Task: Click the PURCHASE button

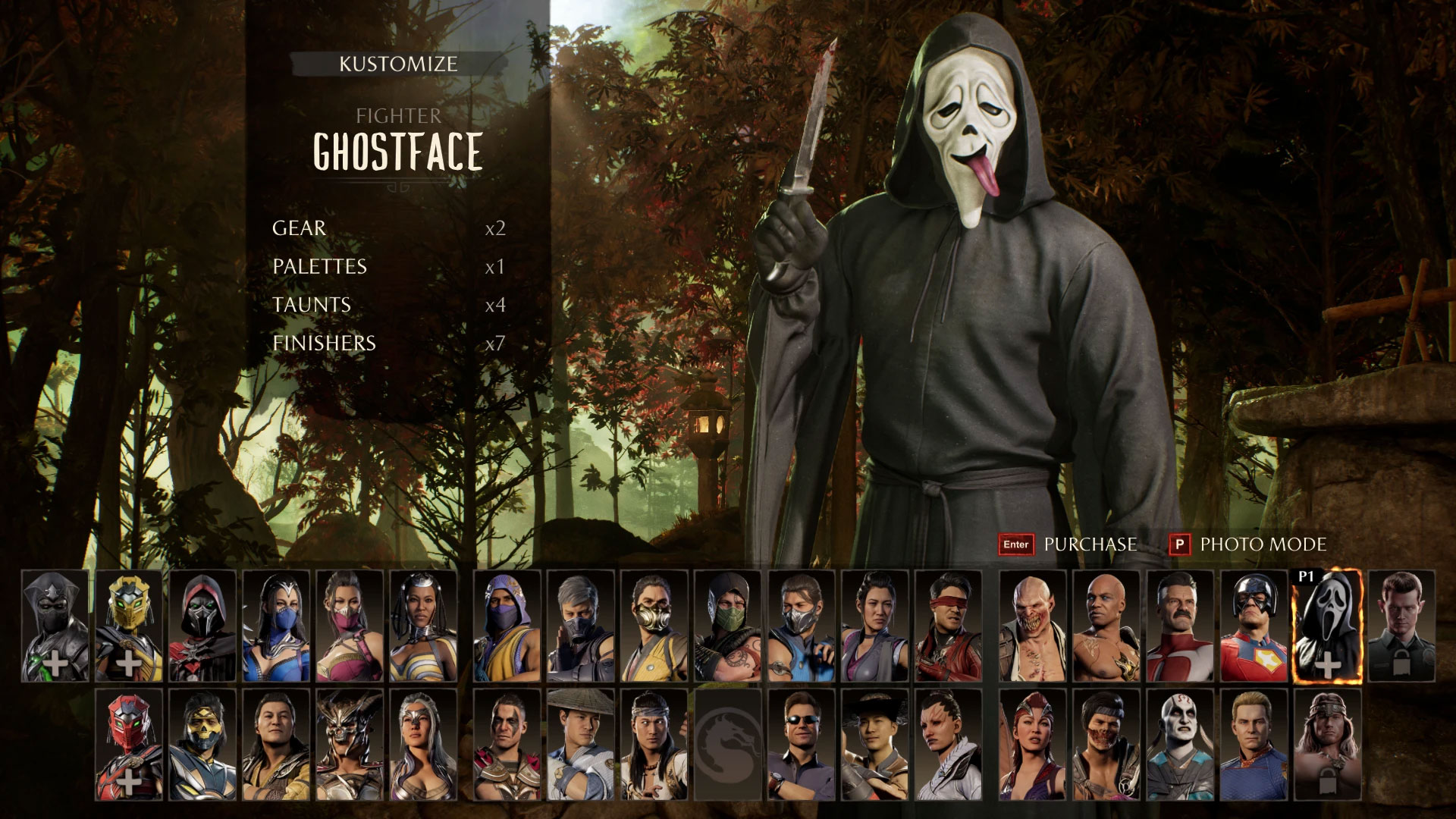Action: pyautogui.click(x=1090, y=544)
